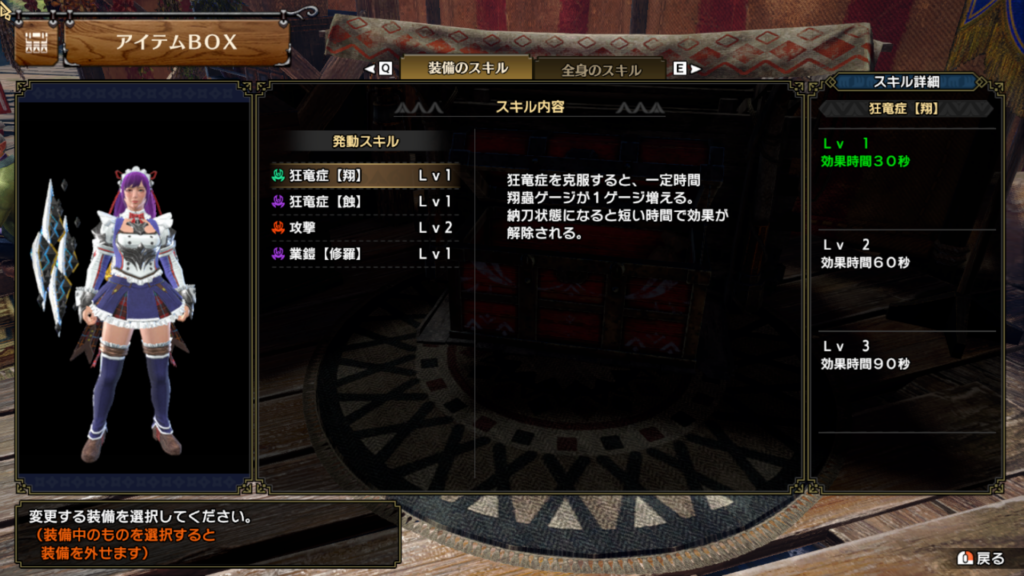The height and width of the screenshot is (576, 1024).
Task: Open the 全身のスキル tab
Action: pos(600,70)
